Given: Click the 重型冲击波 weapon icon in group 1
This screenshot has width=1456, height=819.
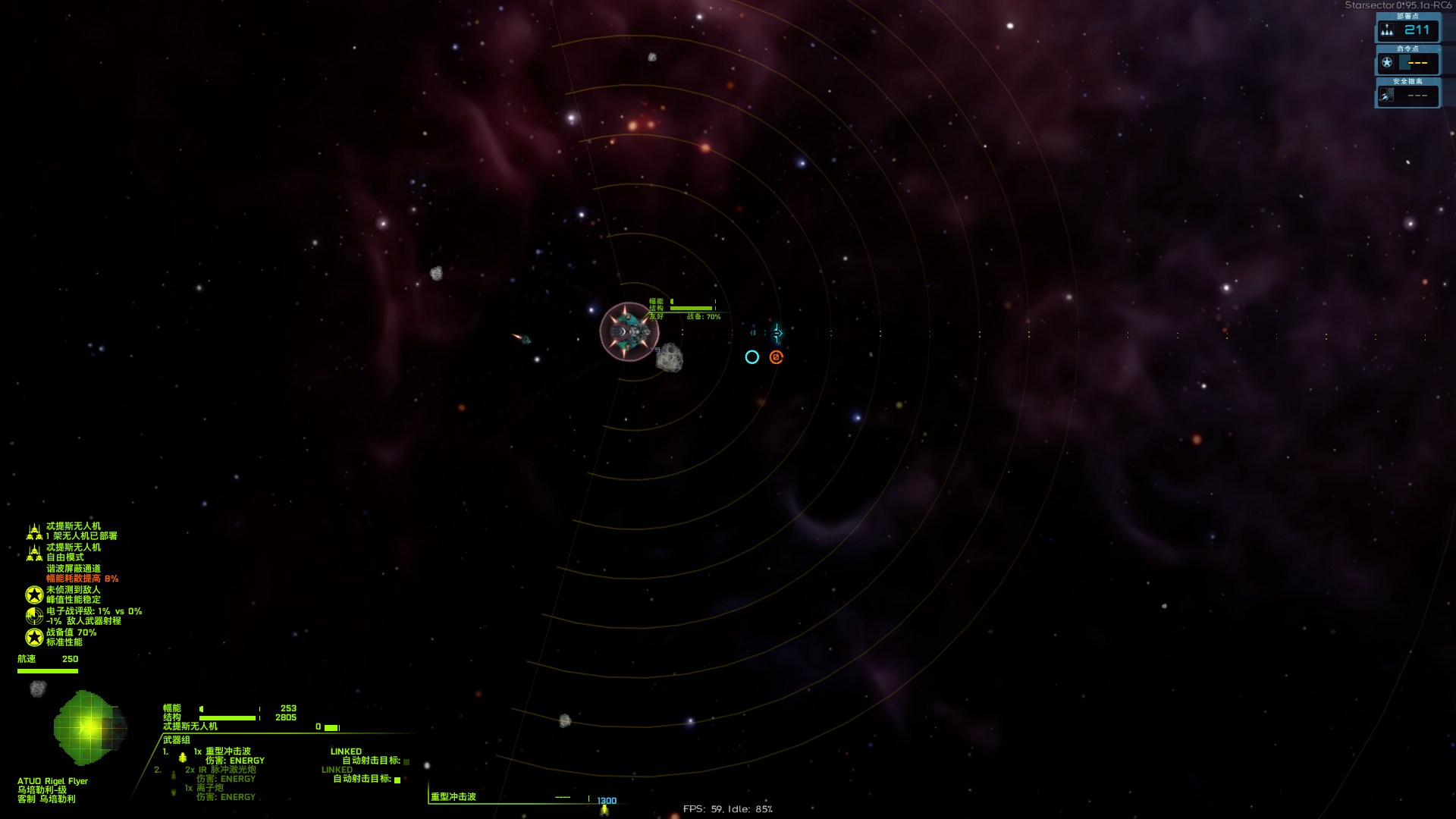Looking at the screenshot, I should point(182,755).
